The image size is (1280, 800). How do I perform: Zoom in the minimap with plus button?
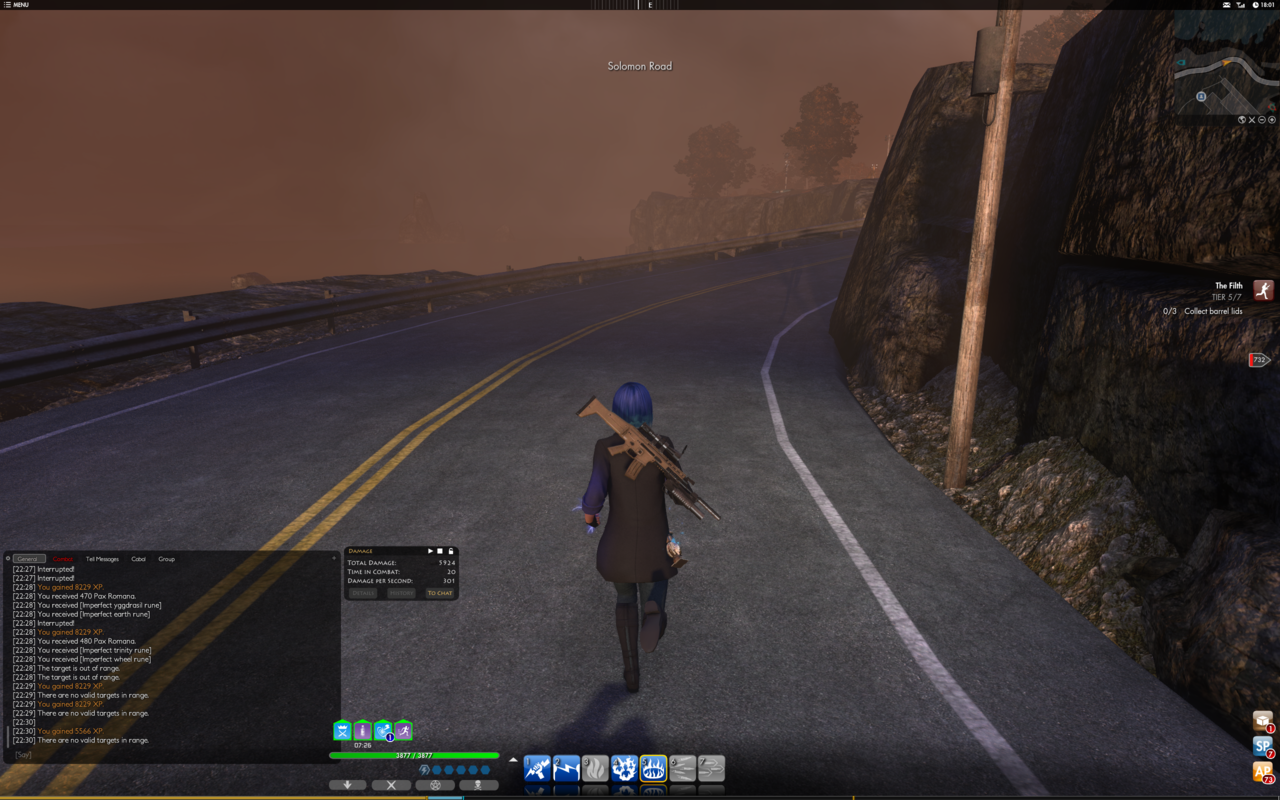click(x=1272, y=120)
